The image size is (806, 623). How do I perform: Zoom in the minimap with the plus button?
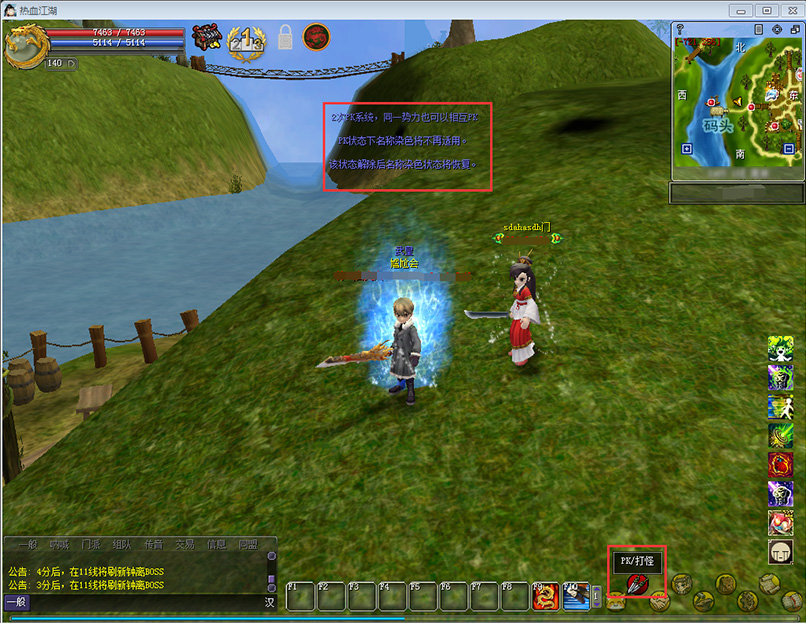686,148
